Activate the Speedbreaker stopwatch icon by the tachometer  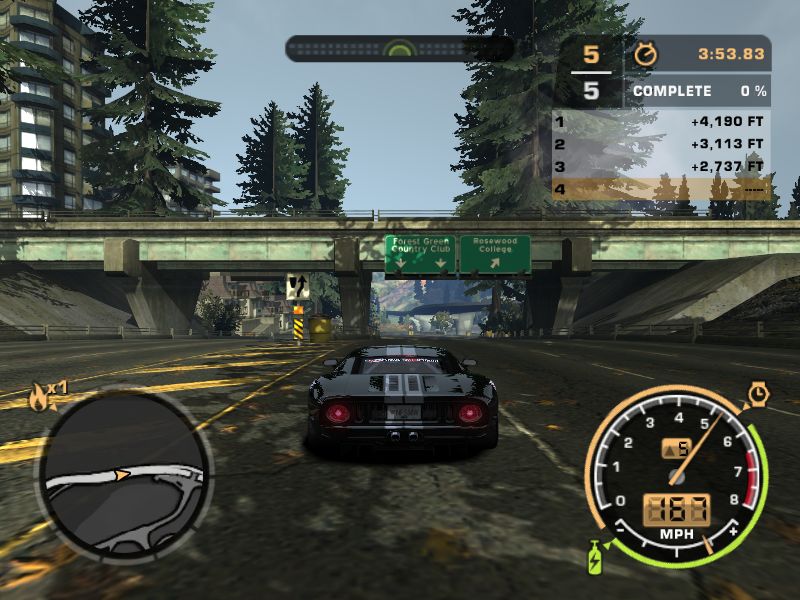[758, 396]
